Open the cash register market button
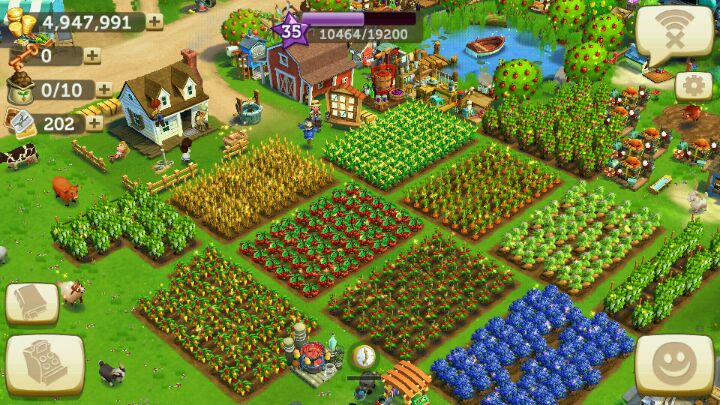The image size is (720, 405). point(44,364)
